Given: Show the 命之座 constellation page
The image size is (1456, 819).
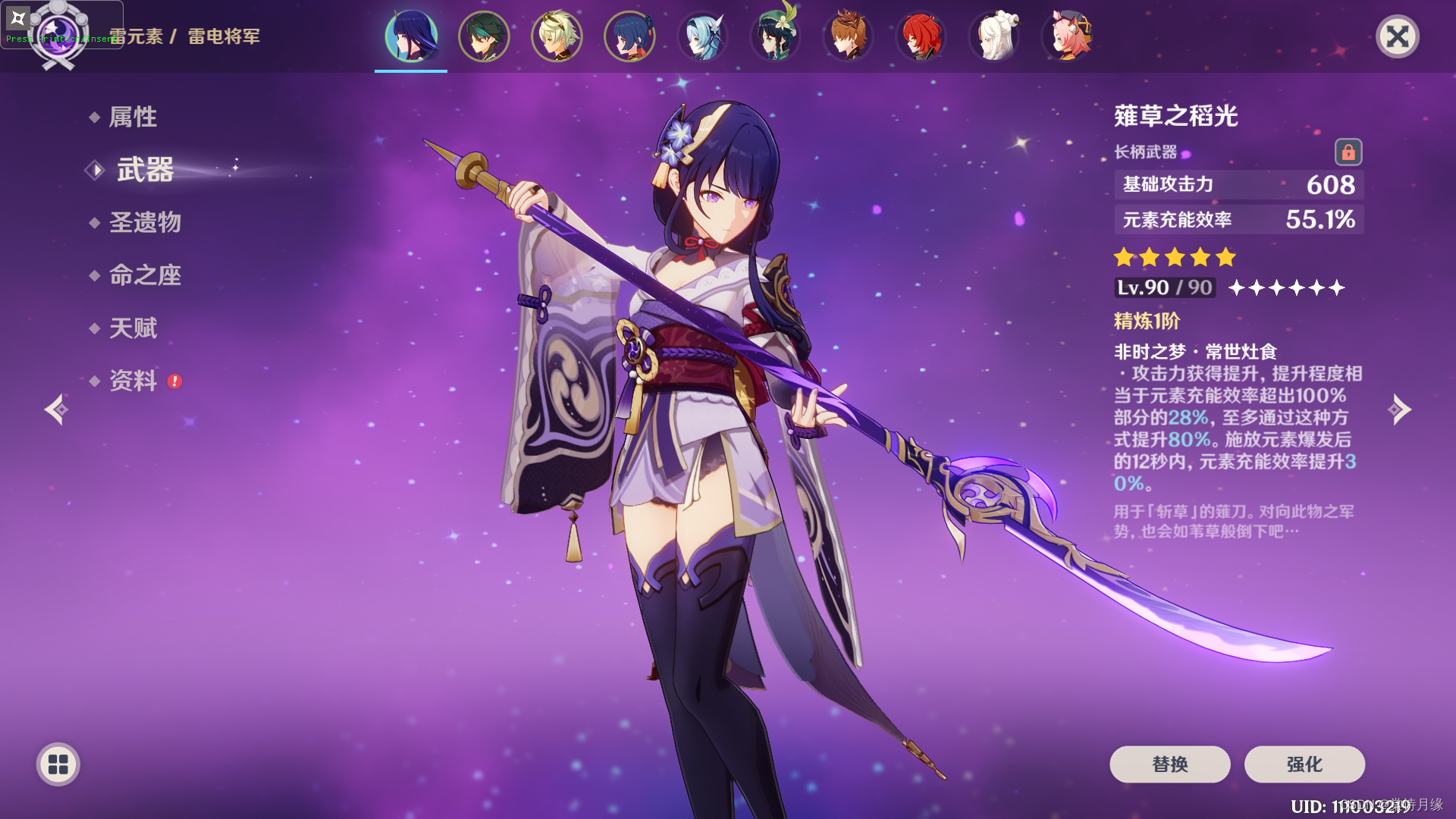Looking at the screenshot, I should coord(145,275).
